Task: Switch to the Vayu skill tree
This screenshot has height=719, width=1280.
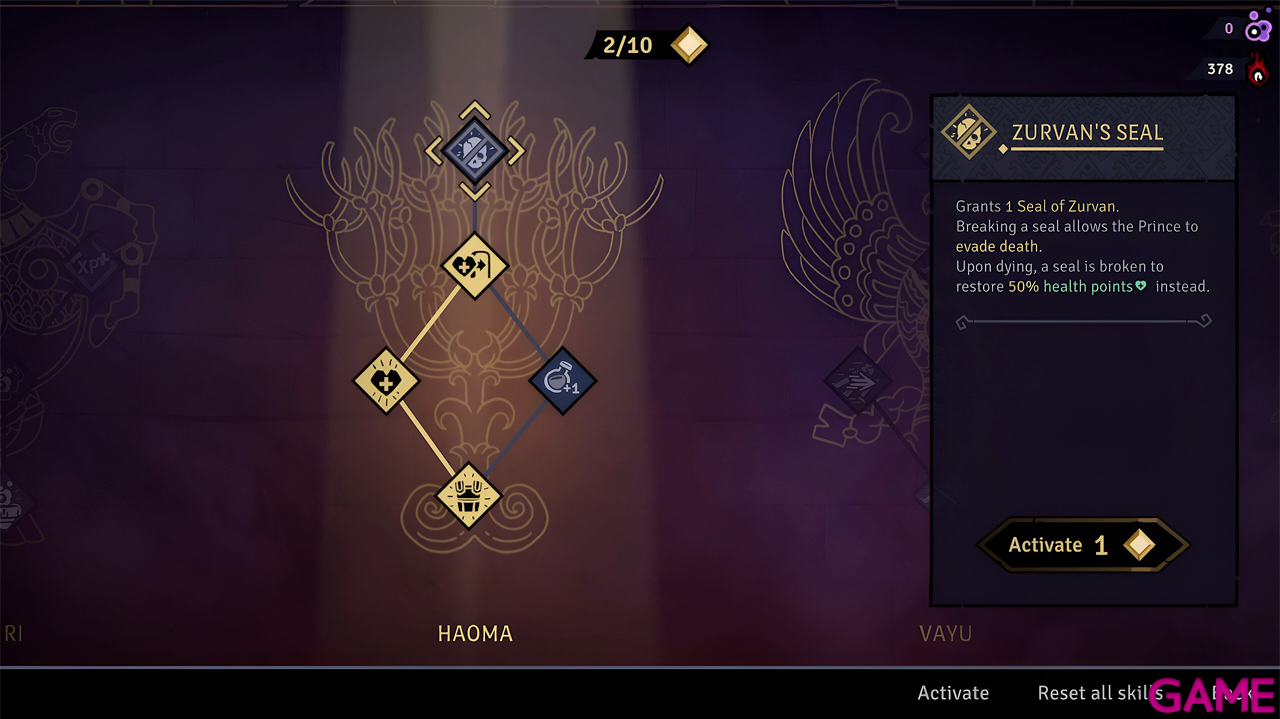Action: 945,633
